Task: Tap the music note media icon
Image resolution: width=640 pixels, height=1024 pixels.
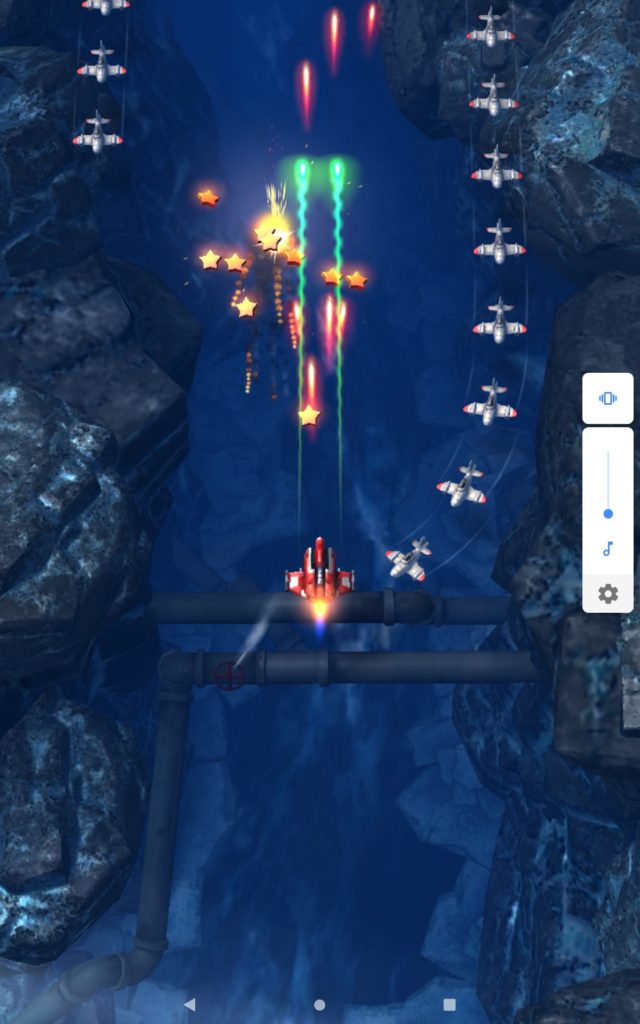Action: click(x=607, y=549)
